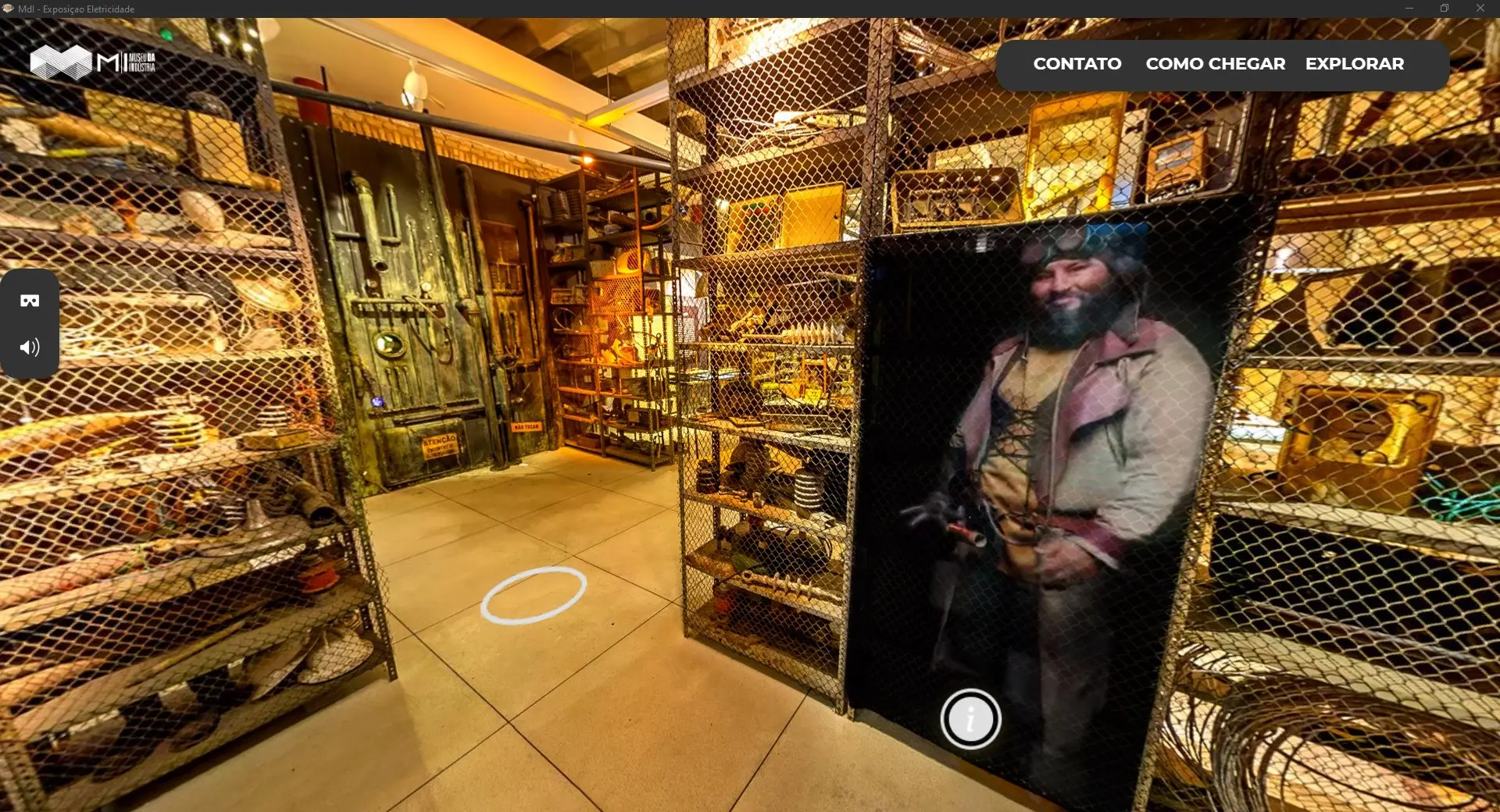Select COMO CHEGAR in the top menu
Screen dimensions: 1500x812
(x=1215, y=64)
